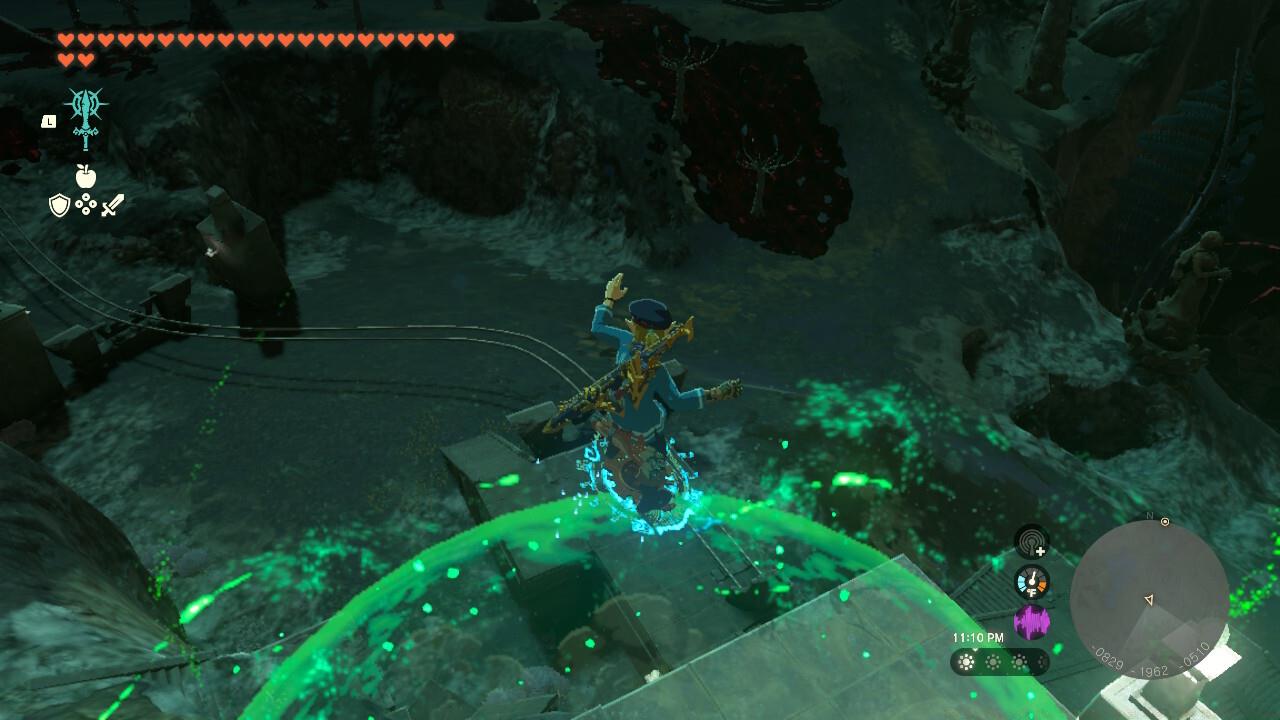Select the four-dot Champion abilities icon
Image resolution: width=1280 pixels, height=720 pixels.
point(85,204)
